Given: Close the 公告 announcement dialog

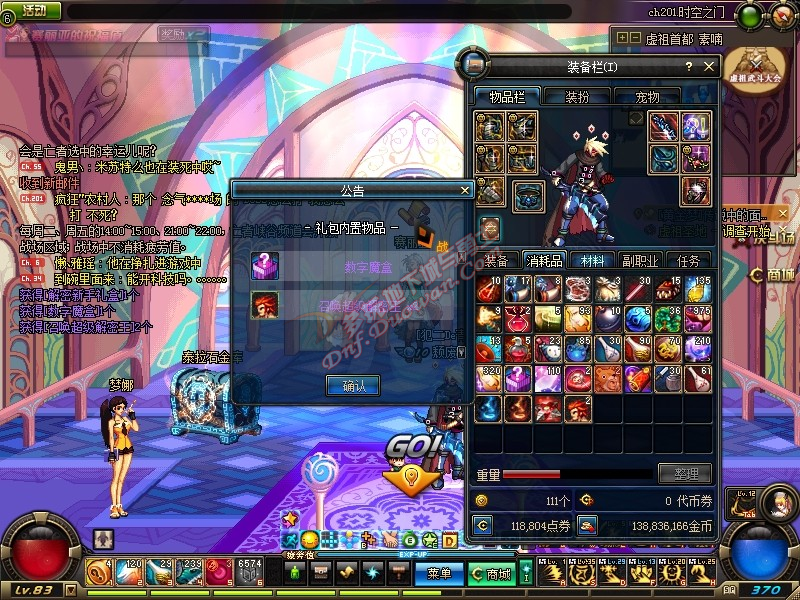Looking at the screenshot, I should click(x=465, y=189).
